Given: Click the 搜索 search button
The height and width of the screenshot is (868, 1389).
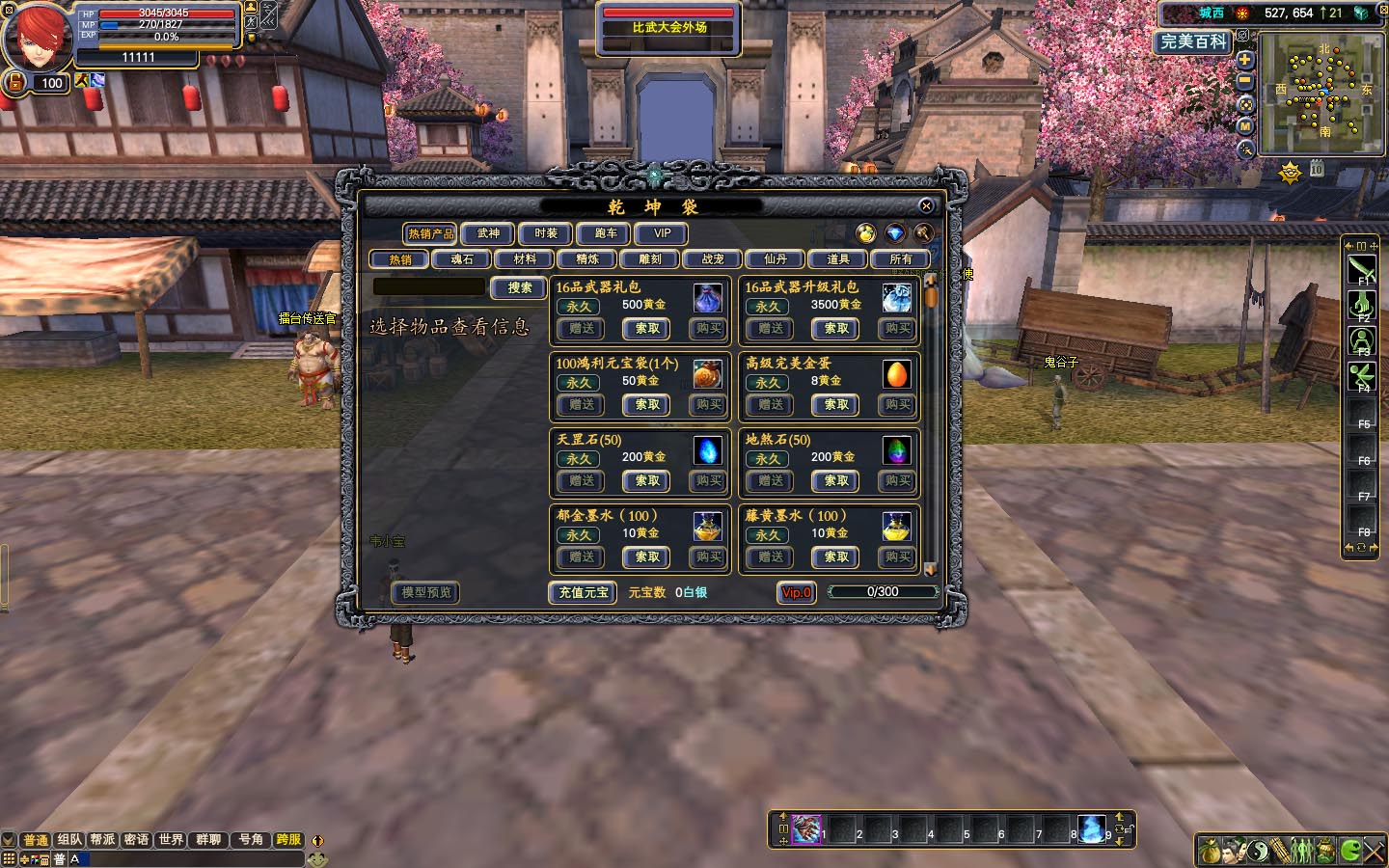Looking at the screenshot, I should click(x=520, y=287).
